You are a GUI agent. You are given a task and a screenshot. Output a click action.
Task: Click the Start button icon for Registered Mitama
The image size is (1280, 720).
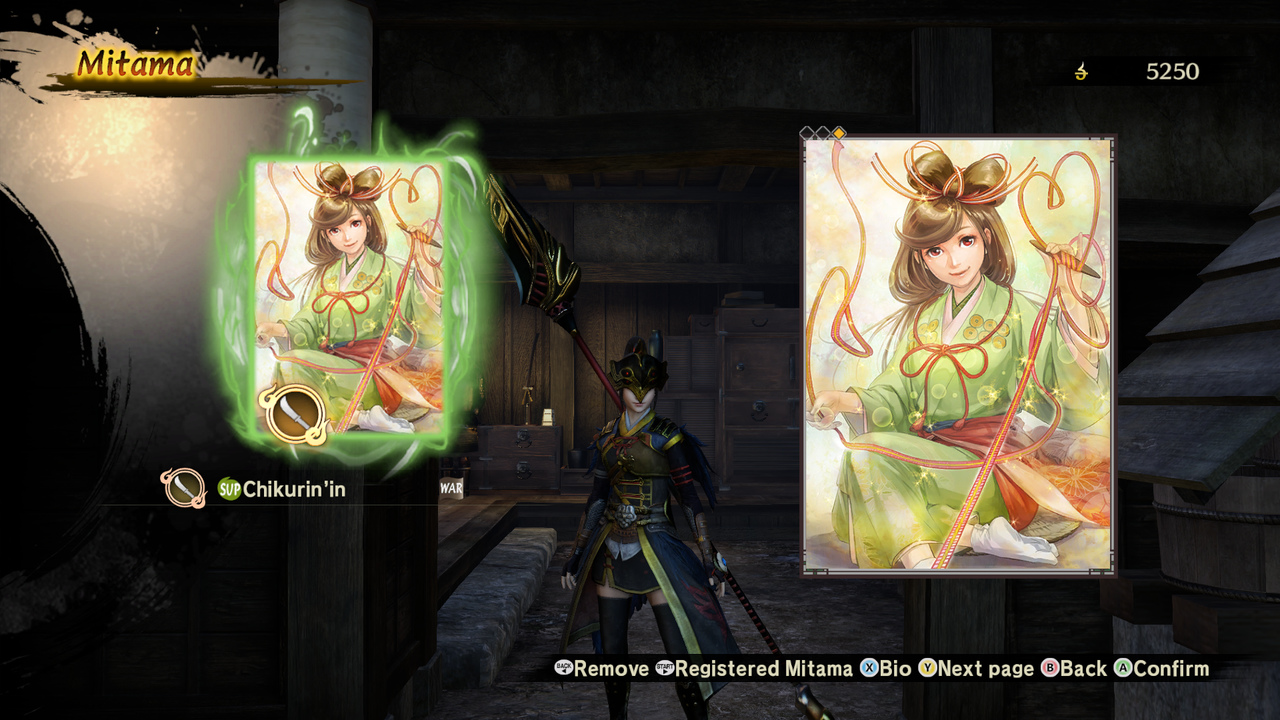pos(665,668)
